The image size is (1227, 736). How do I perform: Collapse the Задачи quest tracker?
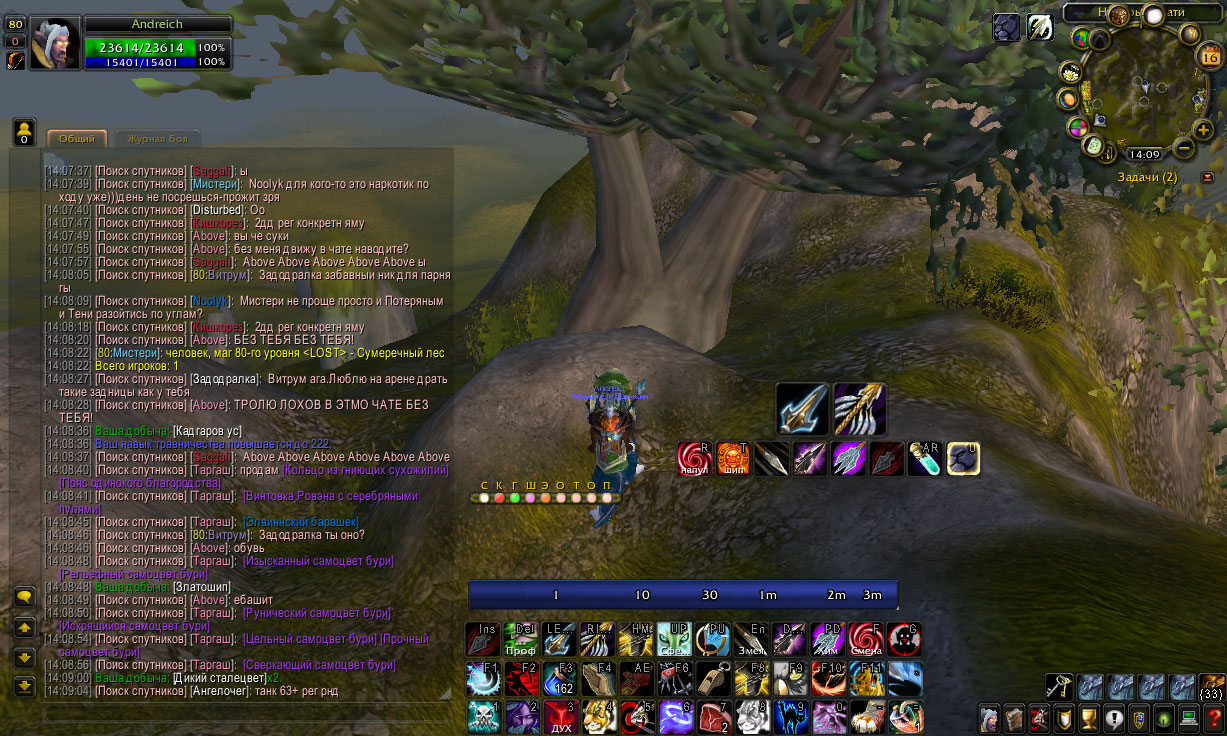[x=1207, y=177]
